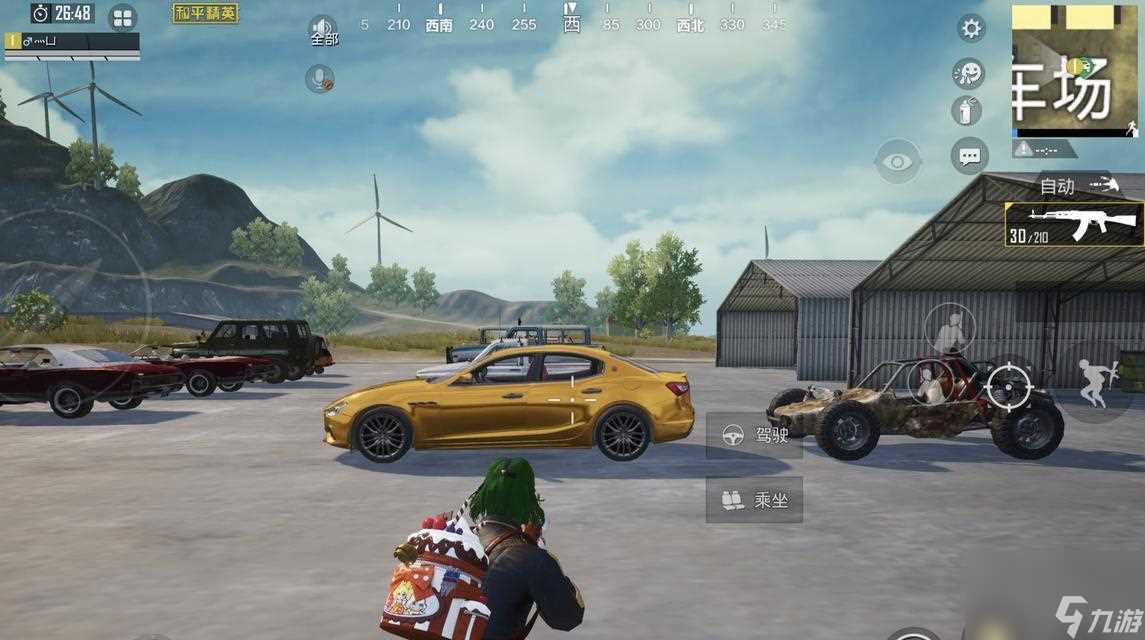Viewport: 1145px width, 640px height.
Task: Open the four-square grid menu
Action: point(122,17)
